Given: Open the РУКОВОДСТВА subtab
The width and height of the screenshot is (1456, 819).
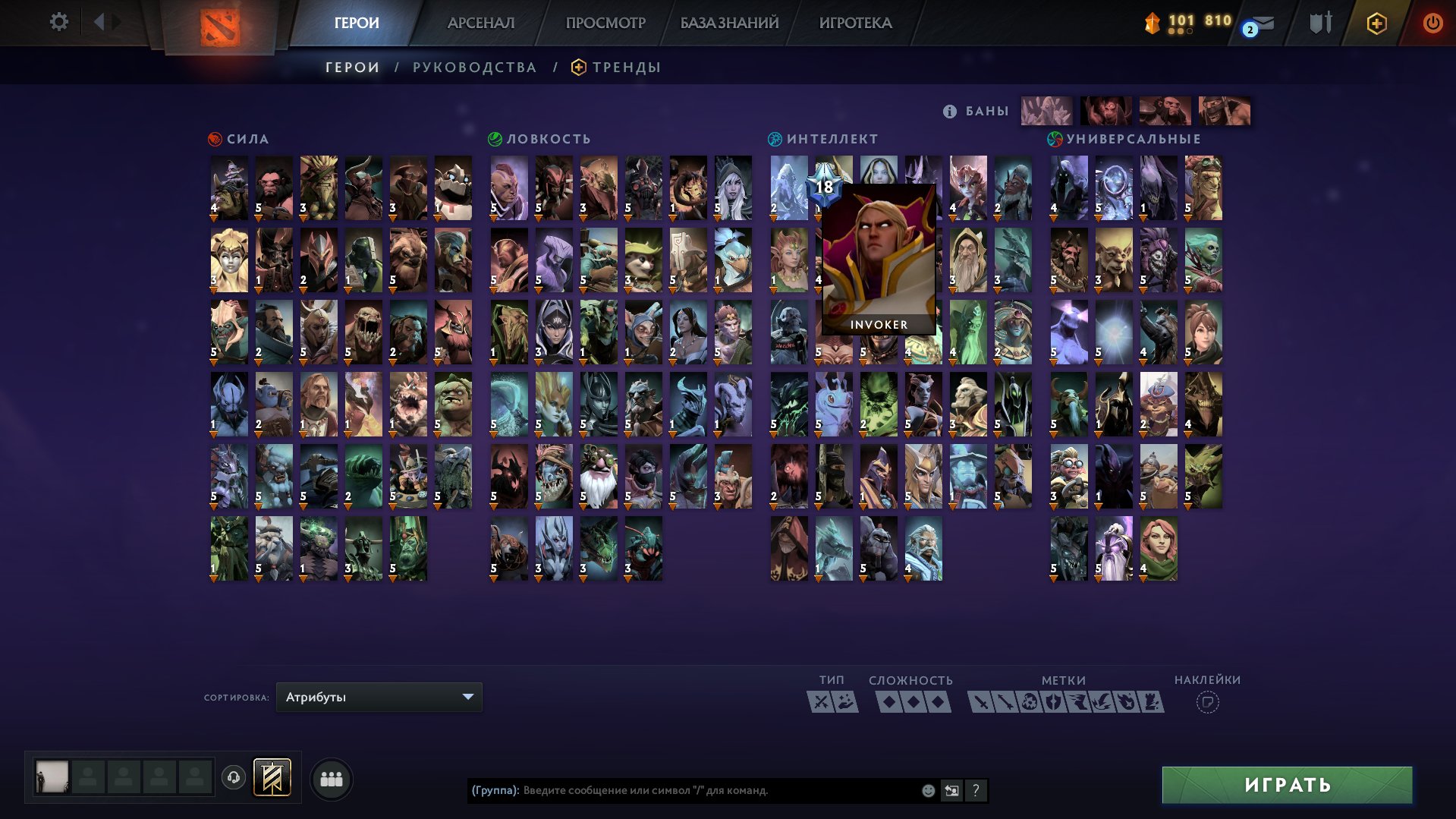Looking at the screenshot, I should tap(473, 67).
